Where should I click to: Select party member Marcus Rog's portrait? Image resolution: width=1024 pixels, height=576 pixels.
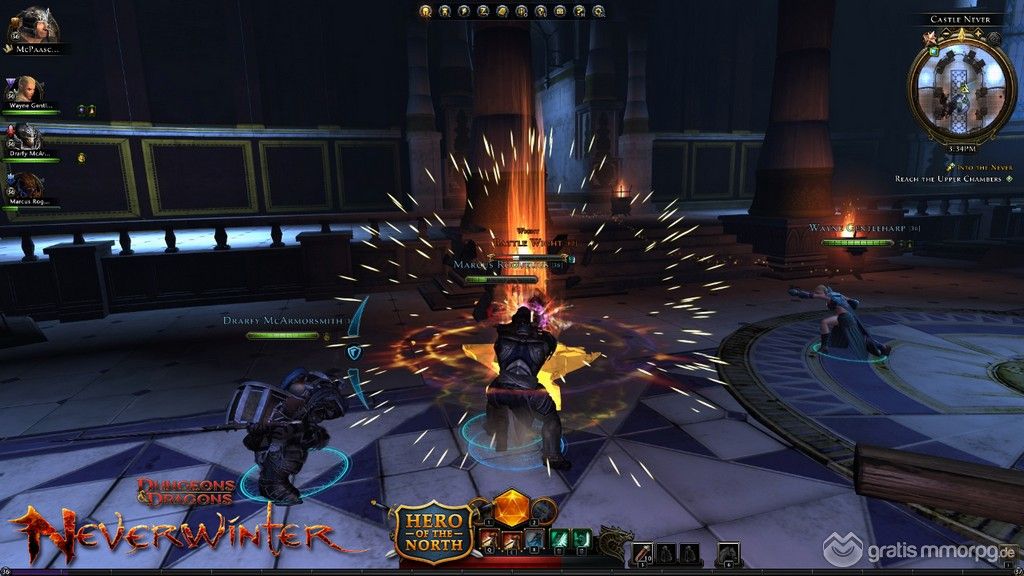tap(26, 186)
